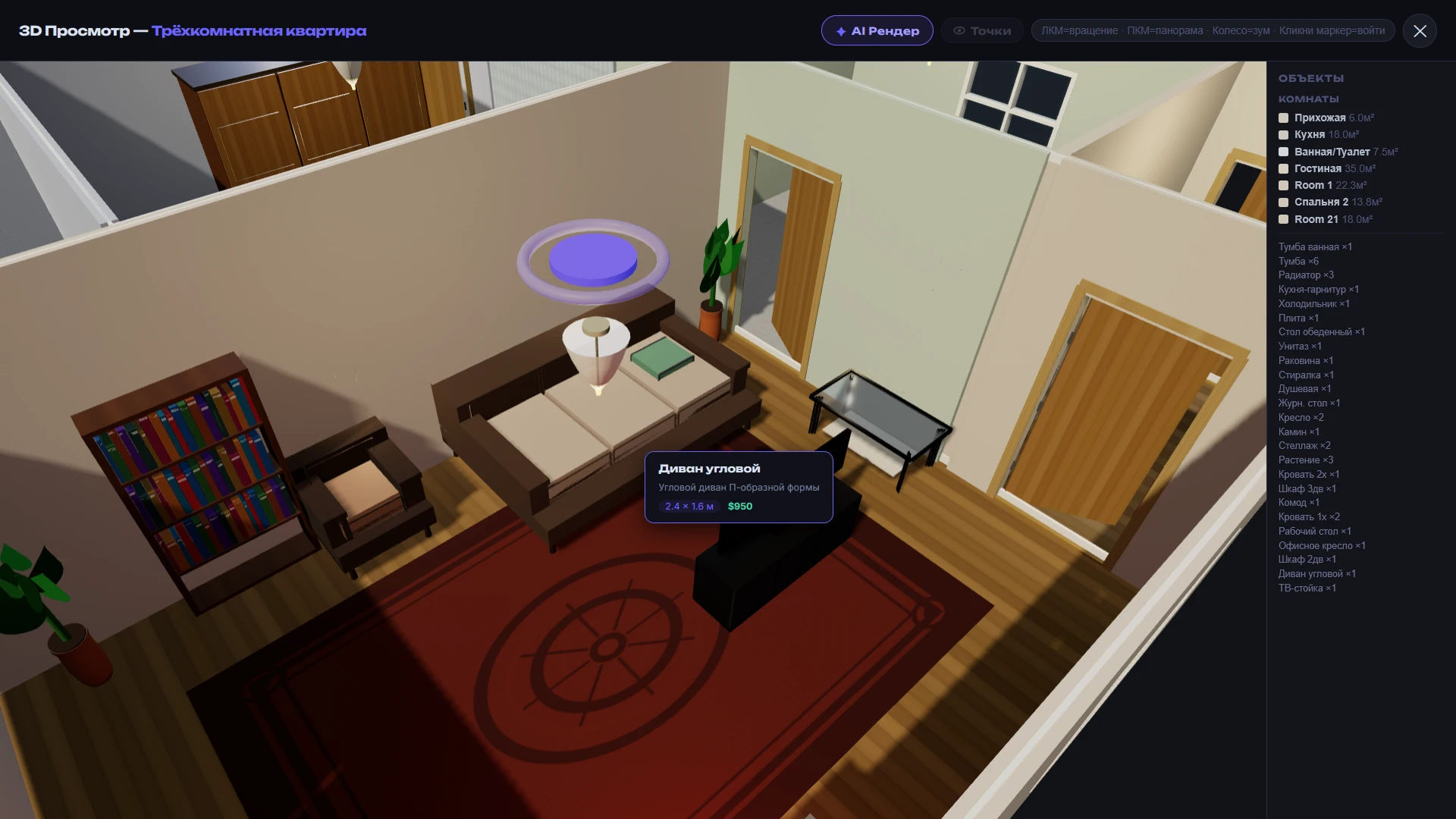Select Room 21 in the rooms list
This screenshot has width=1456, height=819.
(x=1316, y=219)
